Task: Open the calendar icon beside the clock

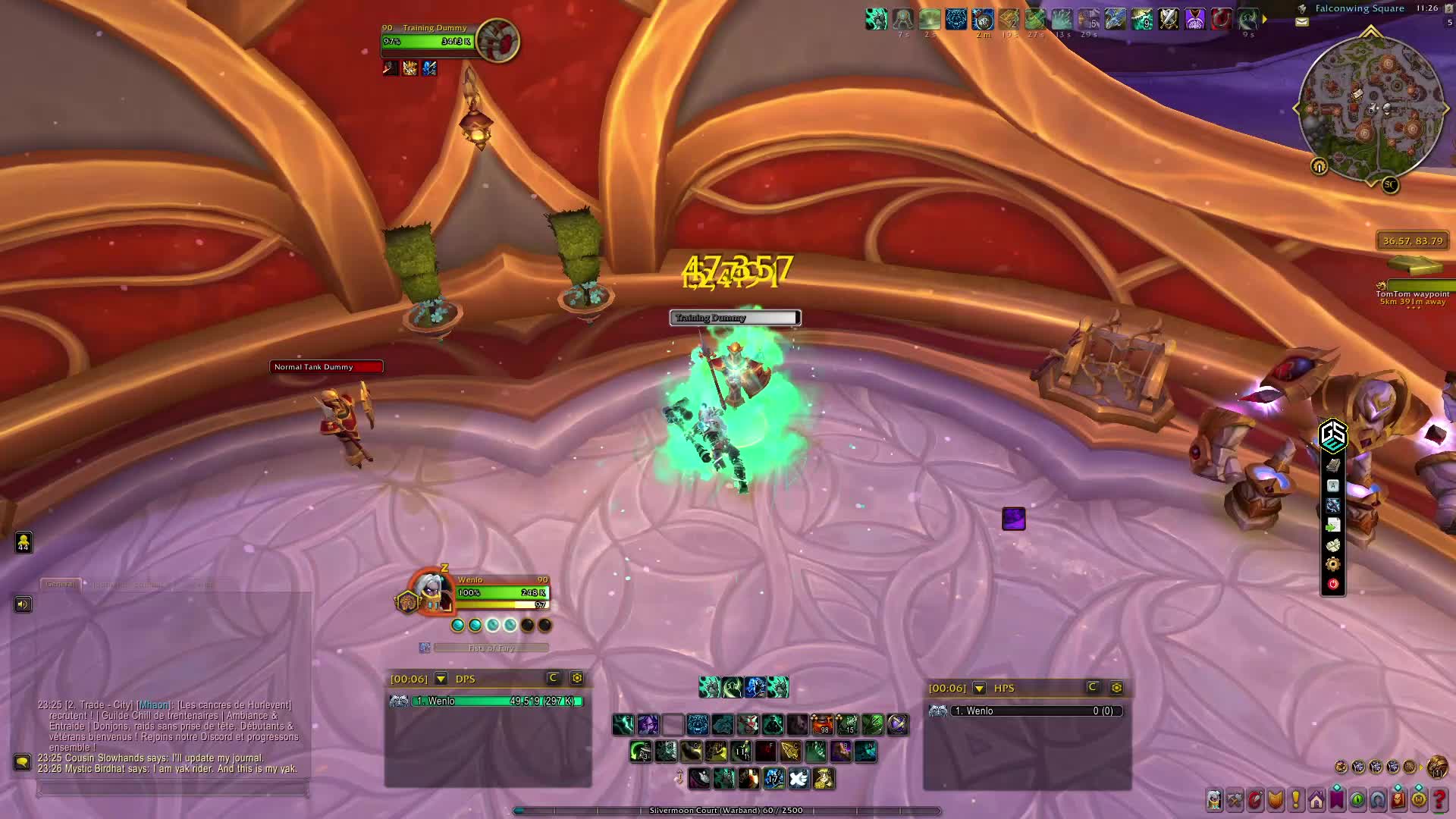Action: (x=1449, y=8)
